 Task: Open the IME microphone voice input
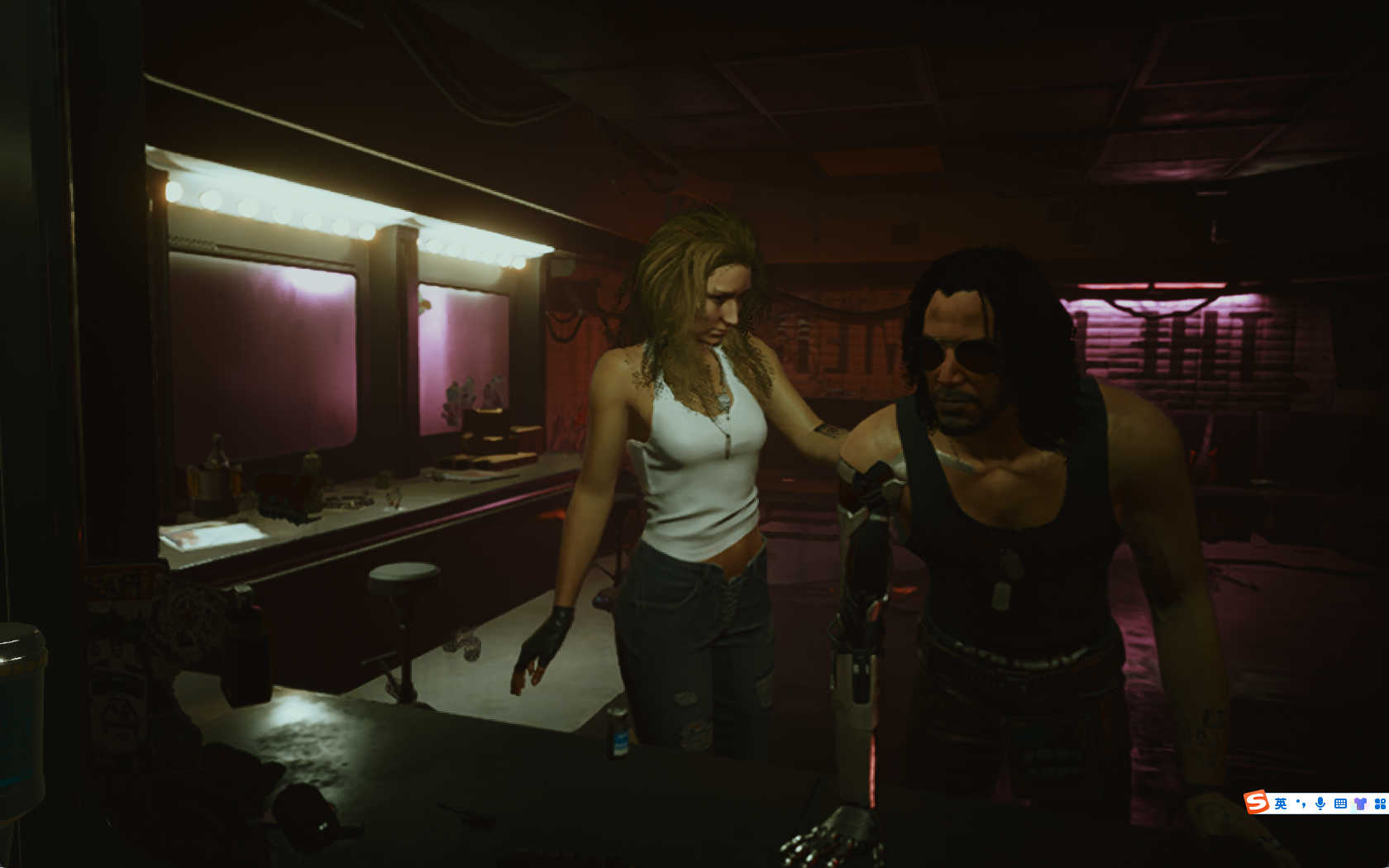pos(1320,804)
